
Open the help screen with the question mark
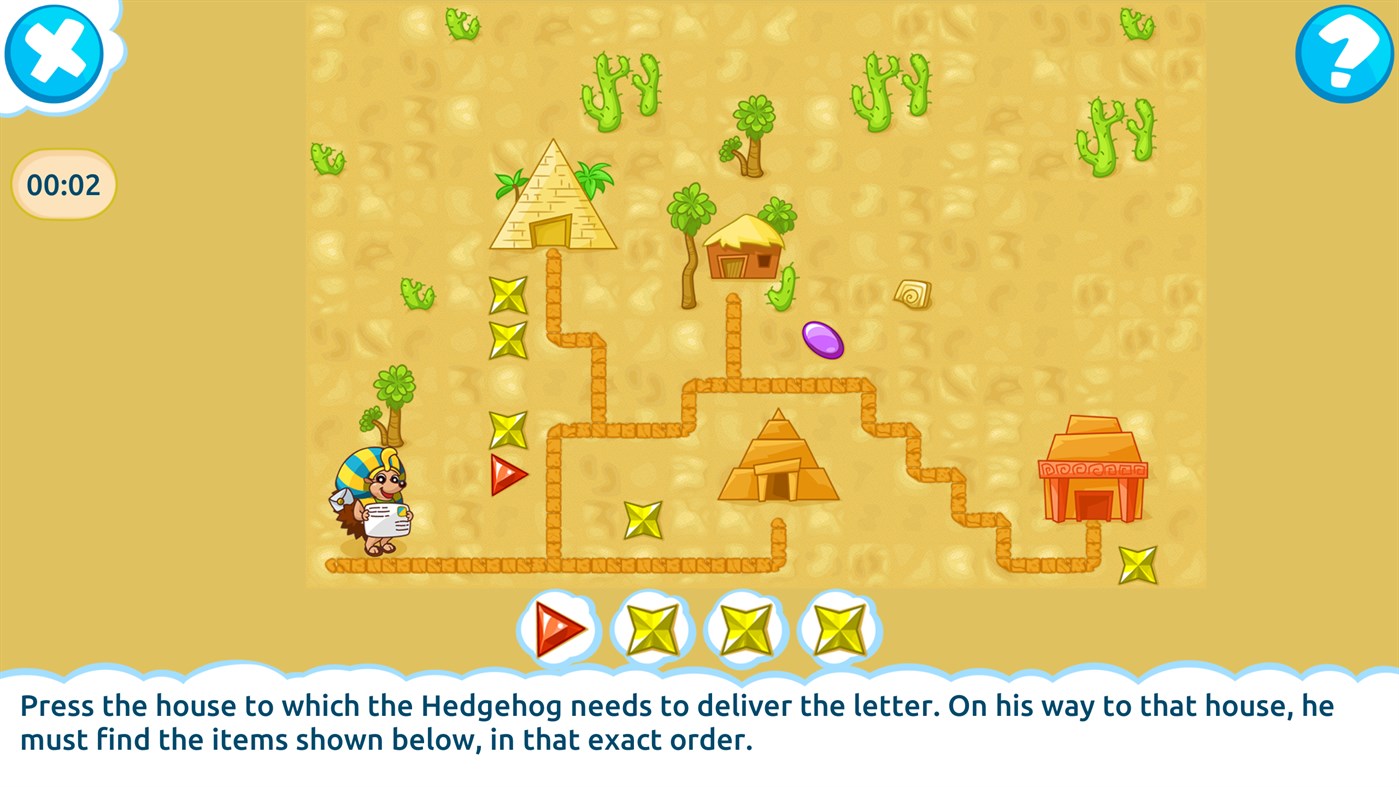point(1345,53)
